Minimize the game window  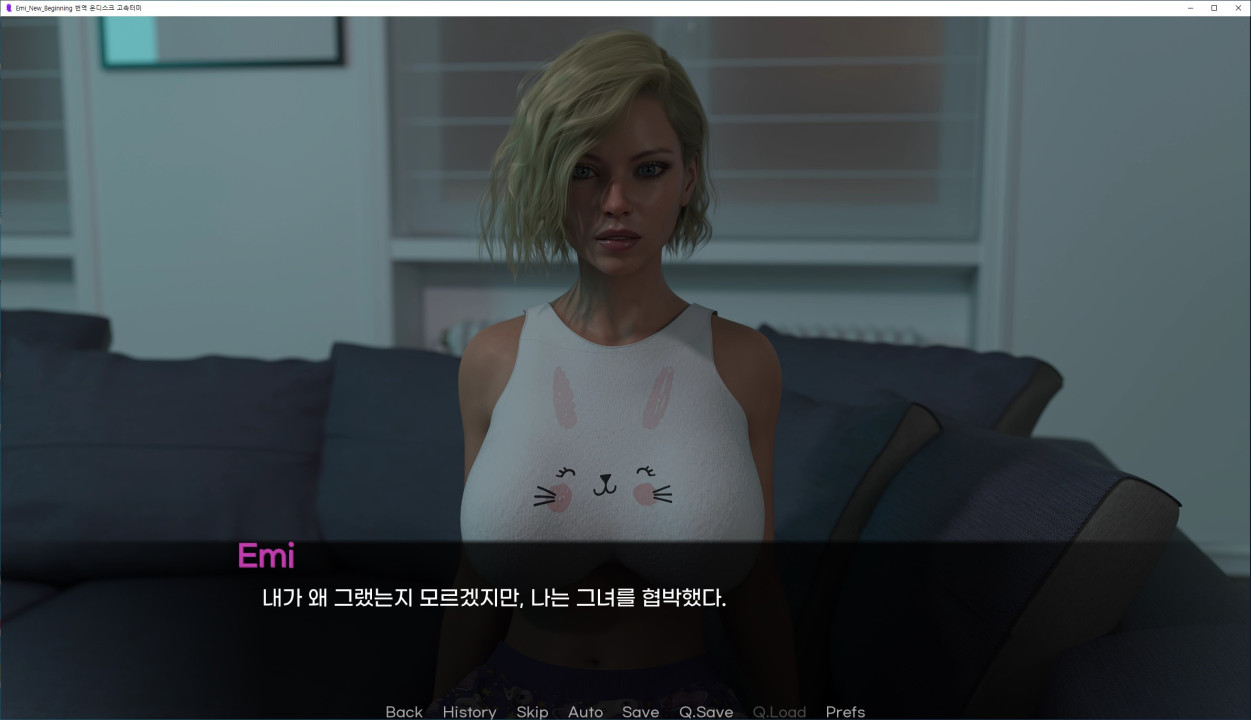[1190, 8]
